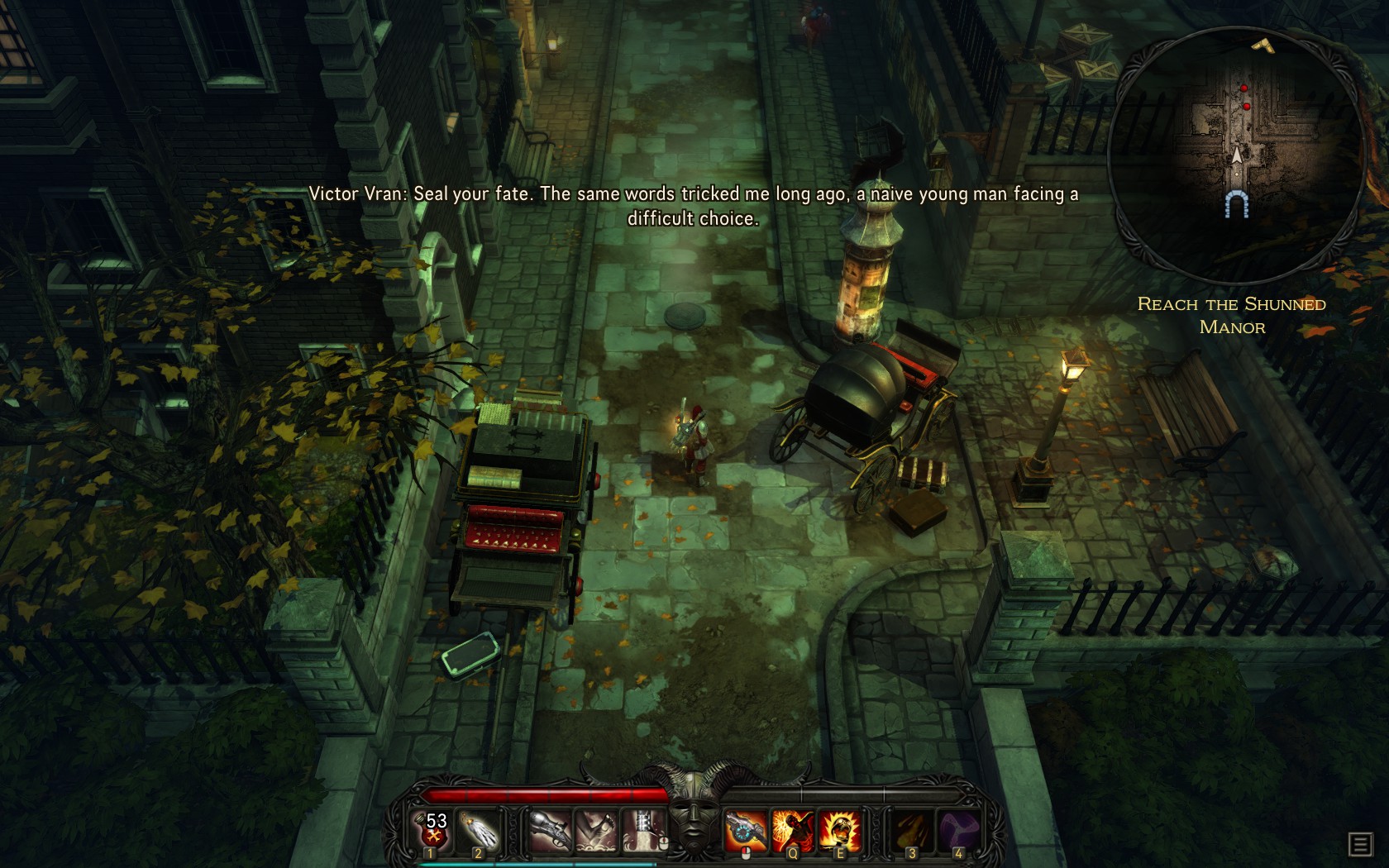The width and height of the screenshot is (1389, 868).
Task: Select the white skeletal hand consumable
Action: [480, 830]
